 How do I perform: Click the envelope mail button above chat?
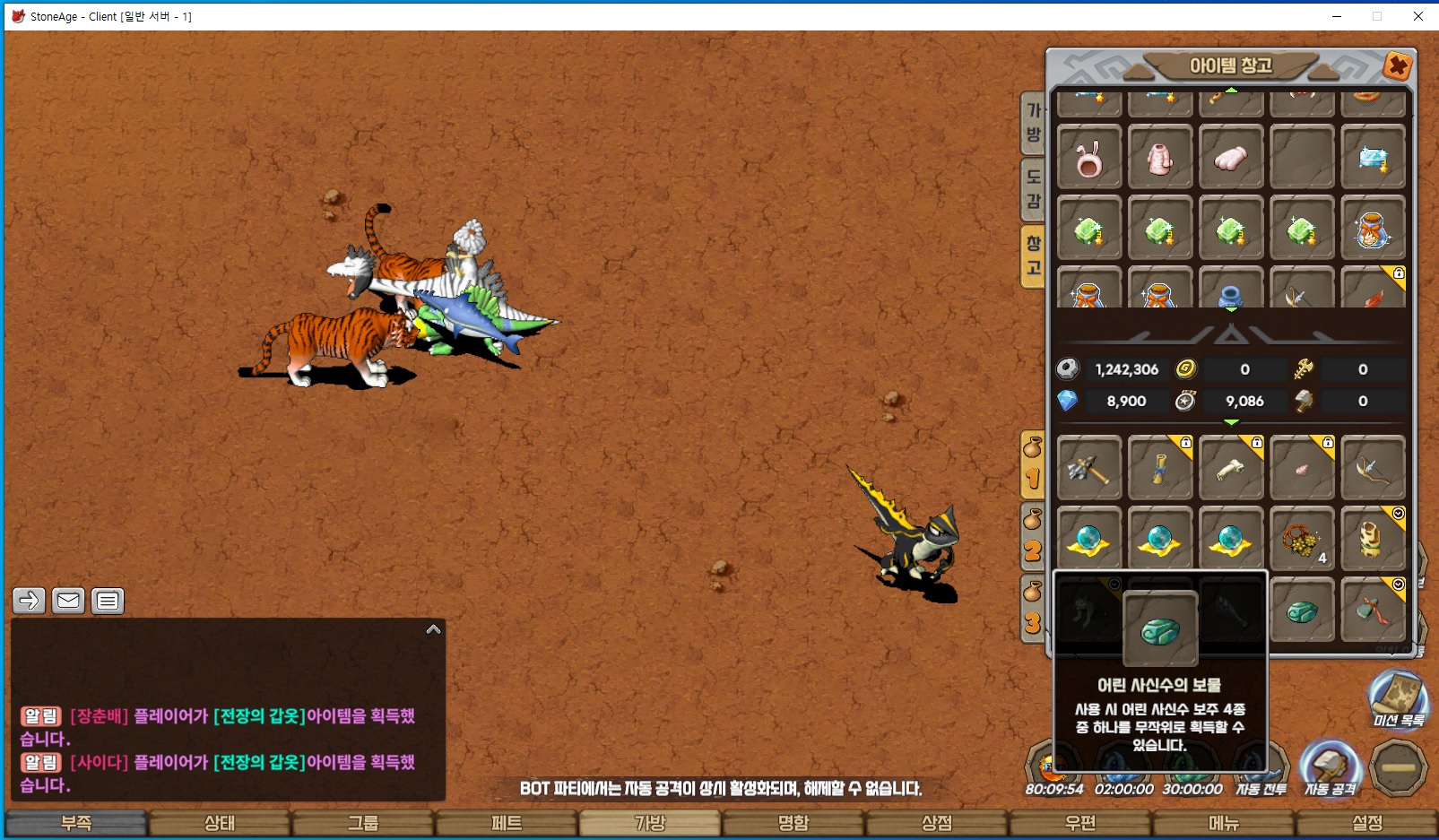(68, 601)
